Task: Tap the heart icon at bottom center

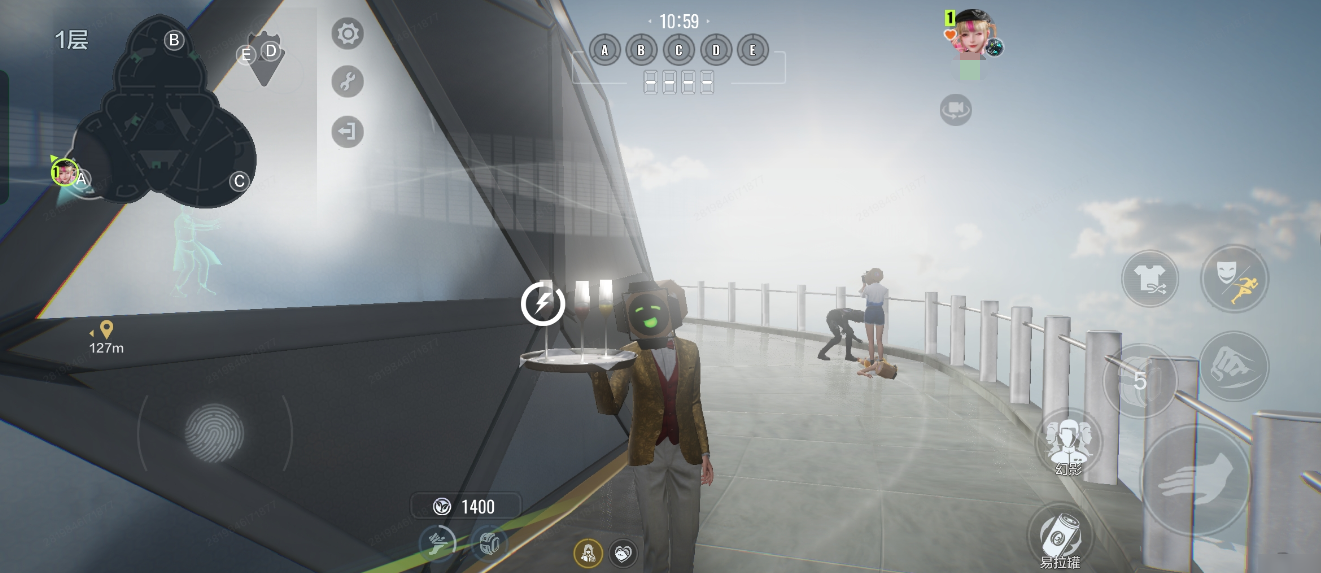Action: [x=623, y=552]
